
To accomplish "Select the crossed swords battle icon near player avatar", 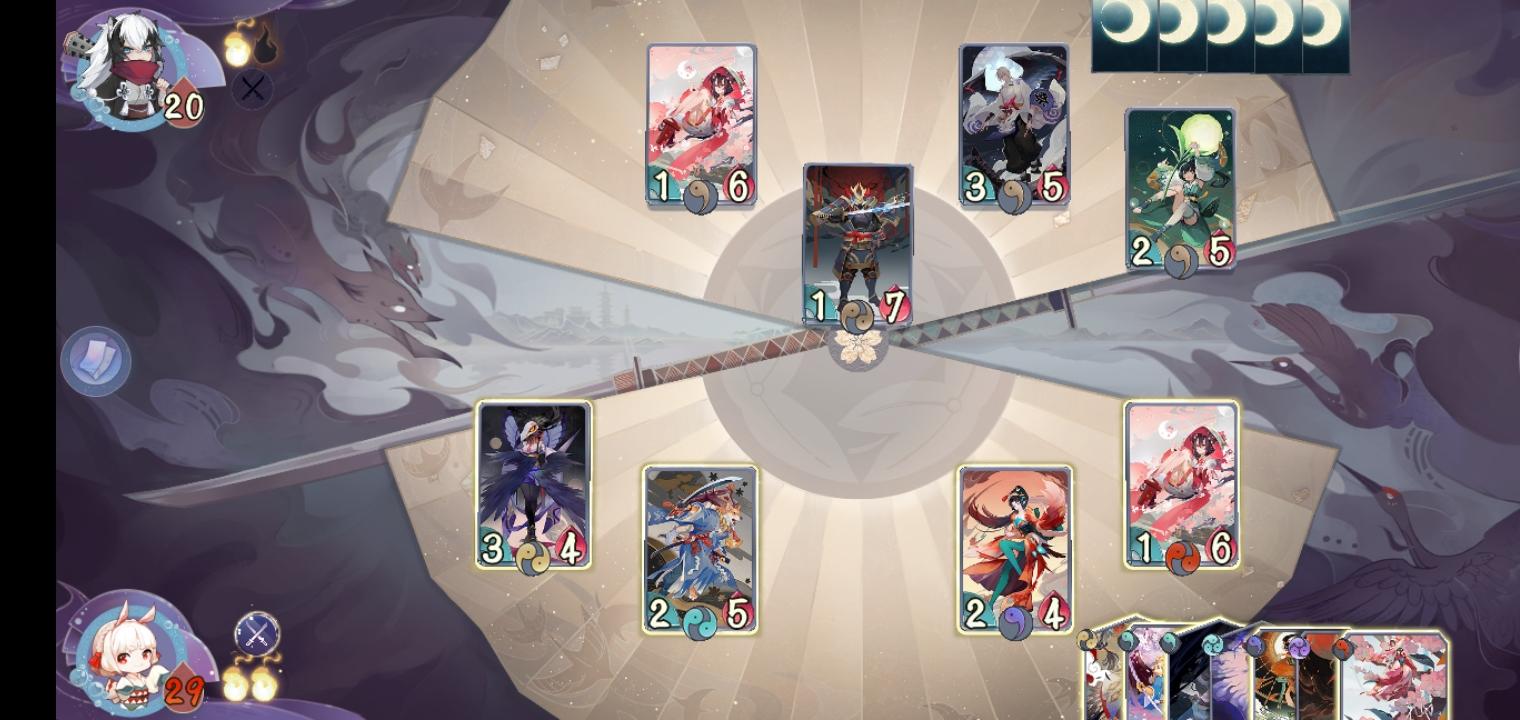I will coord(257,632).
